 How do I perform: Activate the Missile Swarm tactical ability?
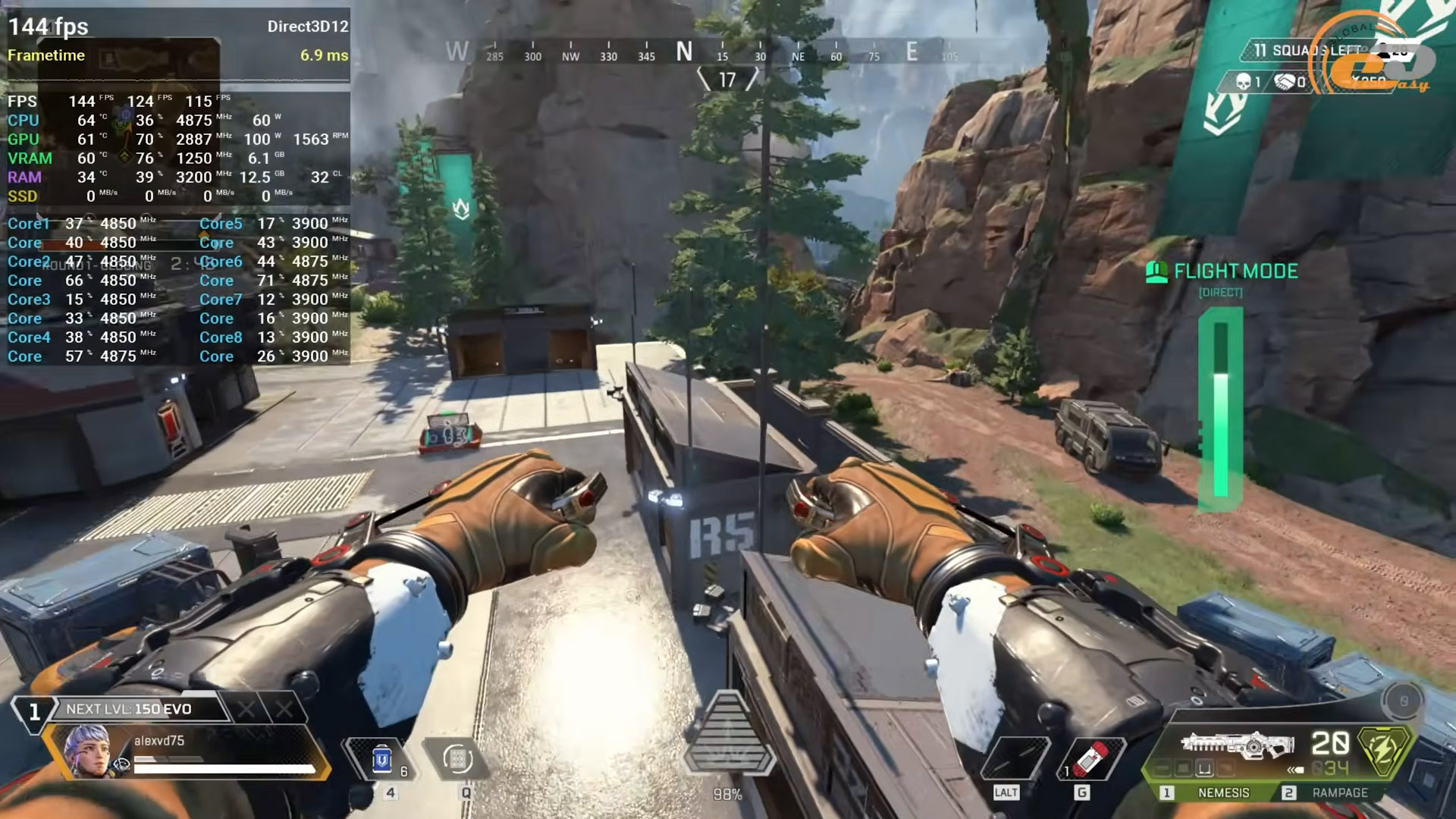[x=457, y=760]
